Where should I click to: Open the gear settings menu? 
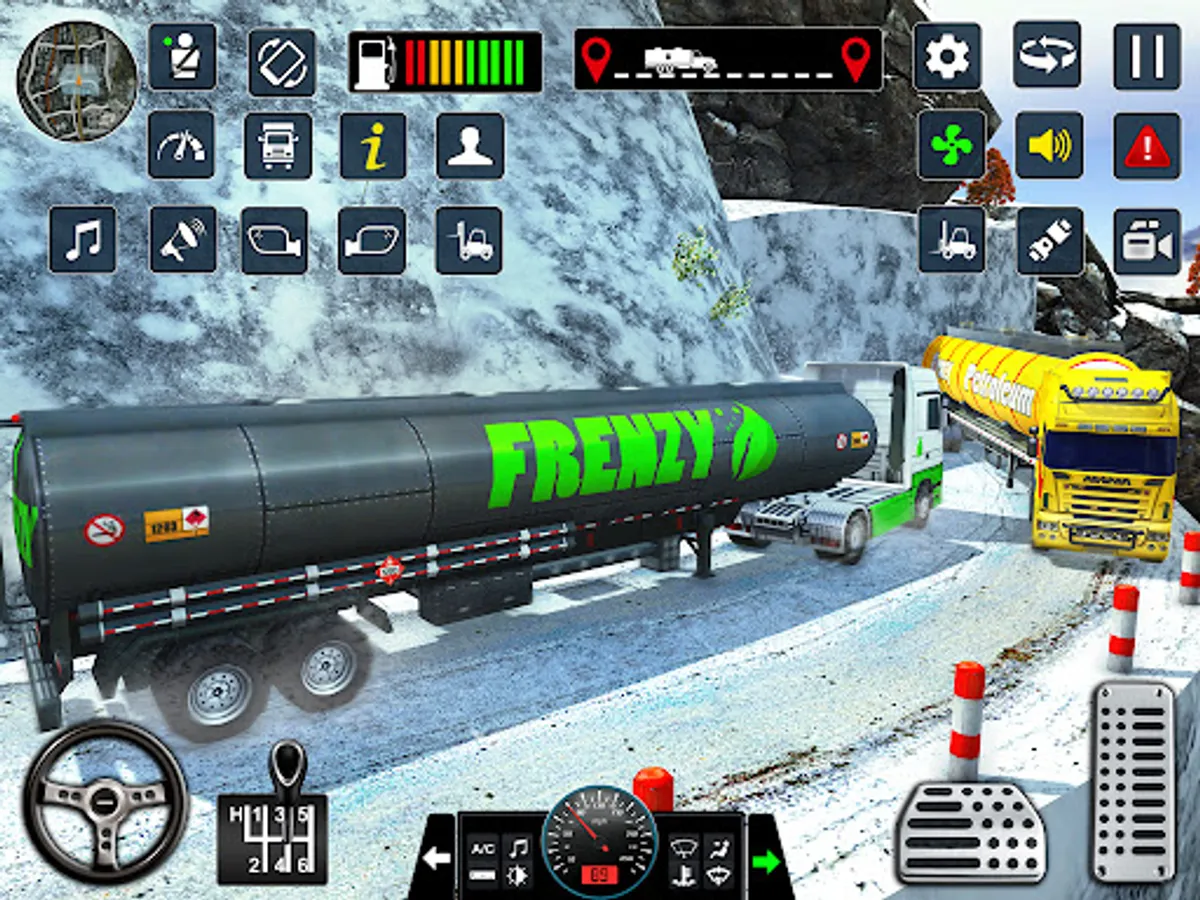click(947, 57)
